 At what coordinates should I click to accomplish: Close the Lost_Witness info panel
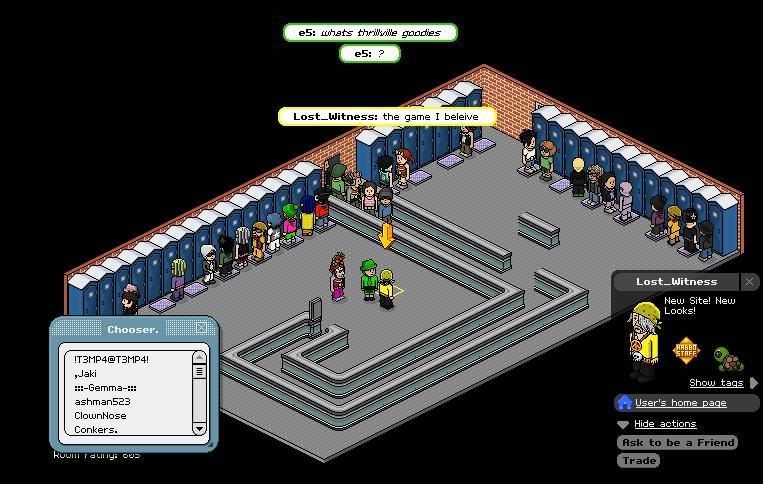(750, 281)
